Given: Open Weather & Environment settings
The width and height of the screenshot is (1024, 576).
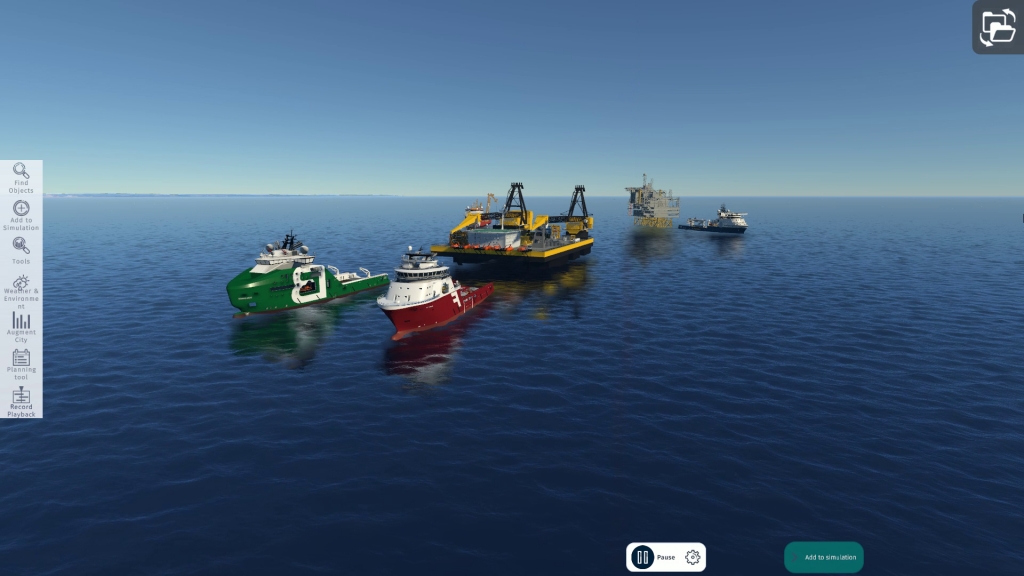Looking at the screenshot, I should (x=21, y=288).
